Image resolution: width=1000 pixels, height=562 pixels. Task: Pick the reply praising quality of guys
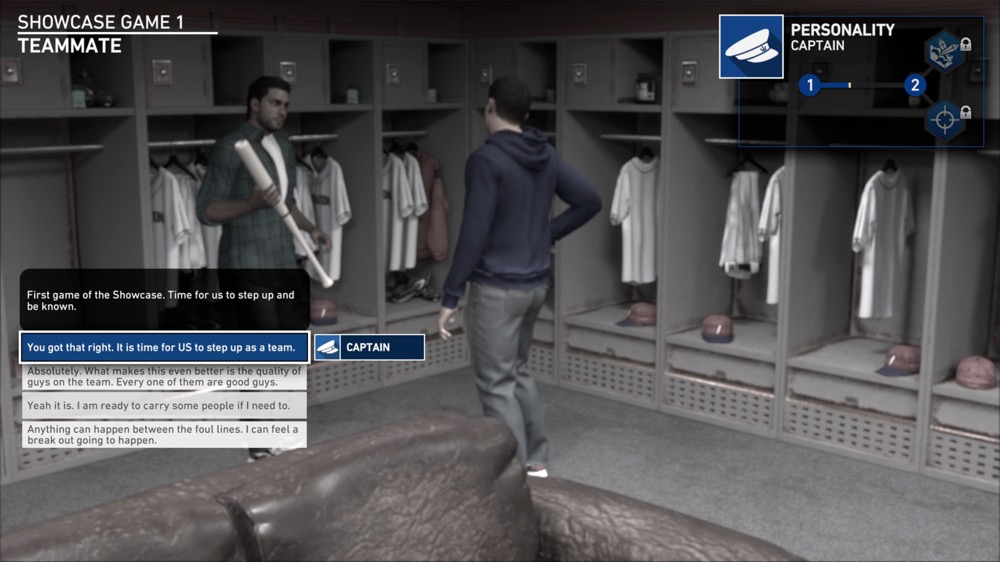[164, 376]
